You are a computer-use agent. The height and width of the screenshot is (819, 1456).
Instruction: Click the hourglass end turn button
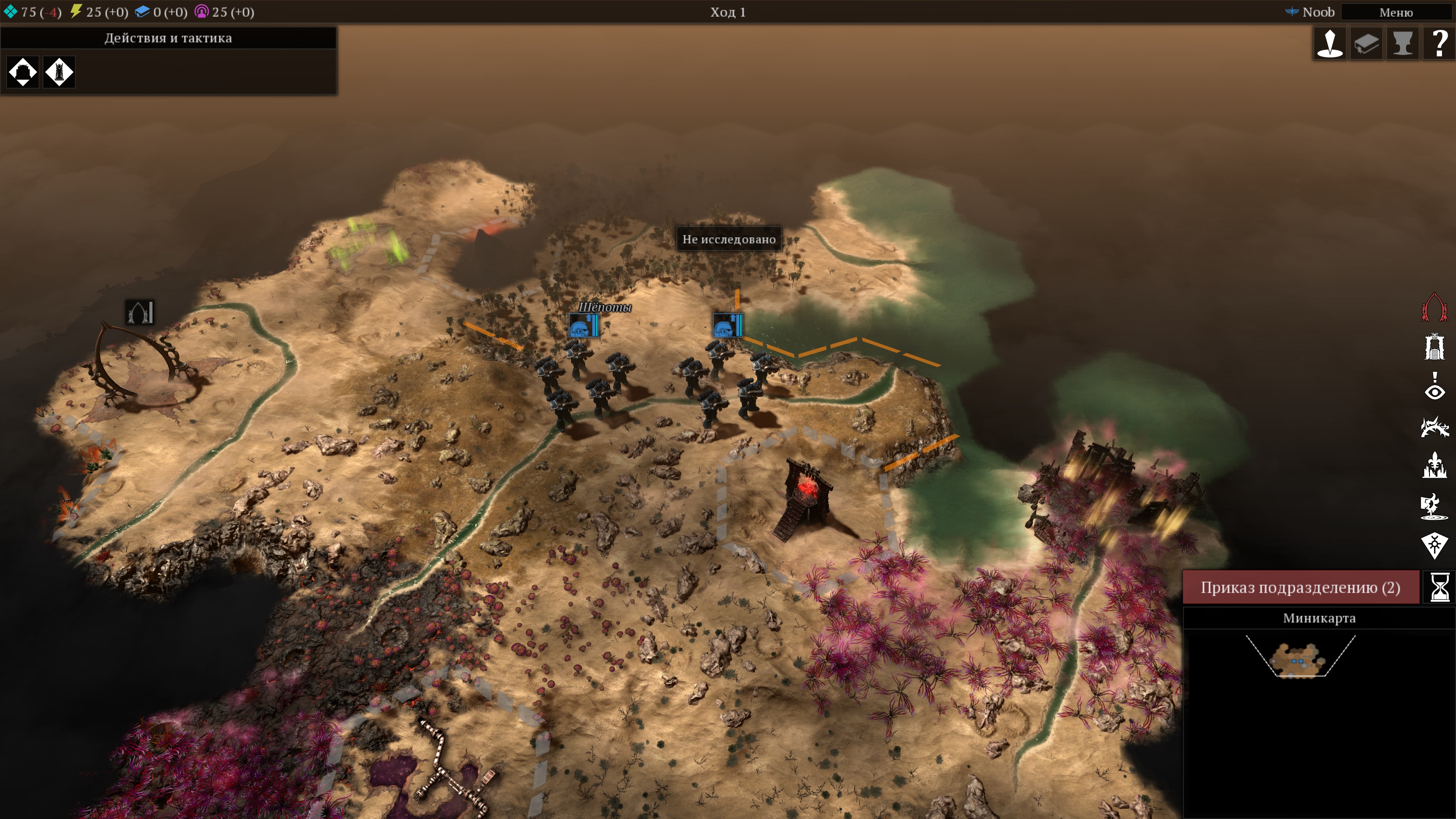tap(1439, 587)
